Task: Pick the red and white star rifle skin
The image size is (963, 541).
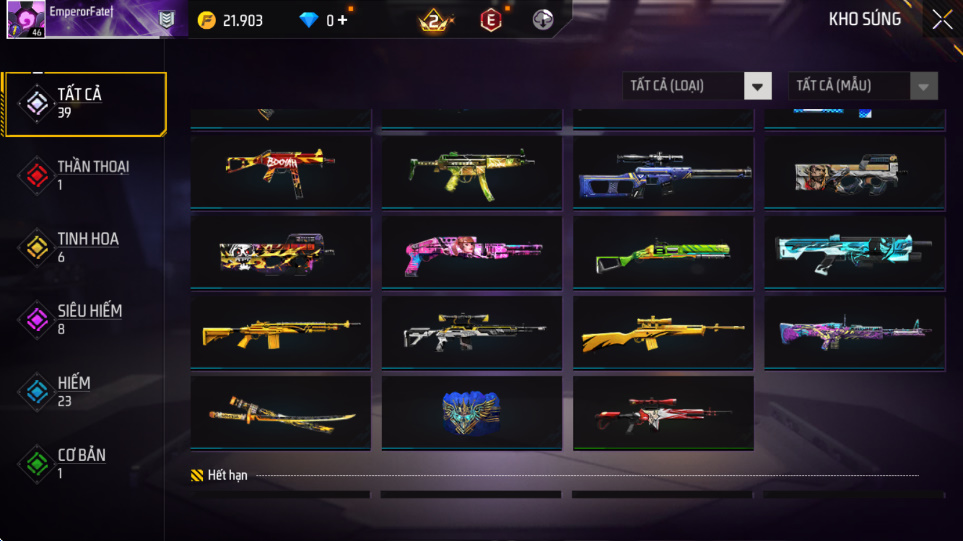Action: coord(662,412)
